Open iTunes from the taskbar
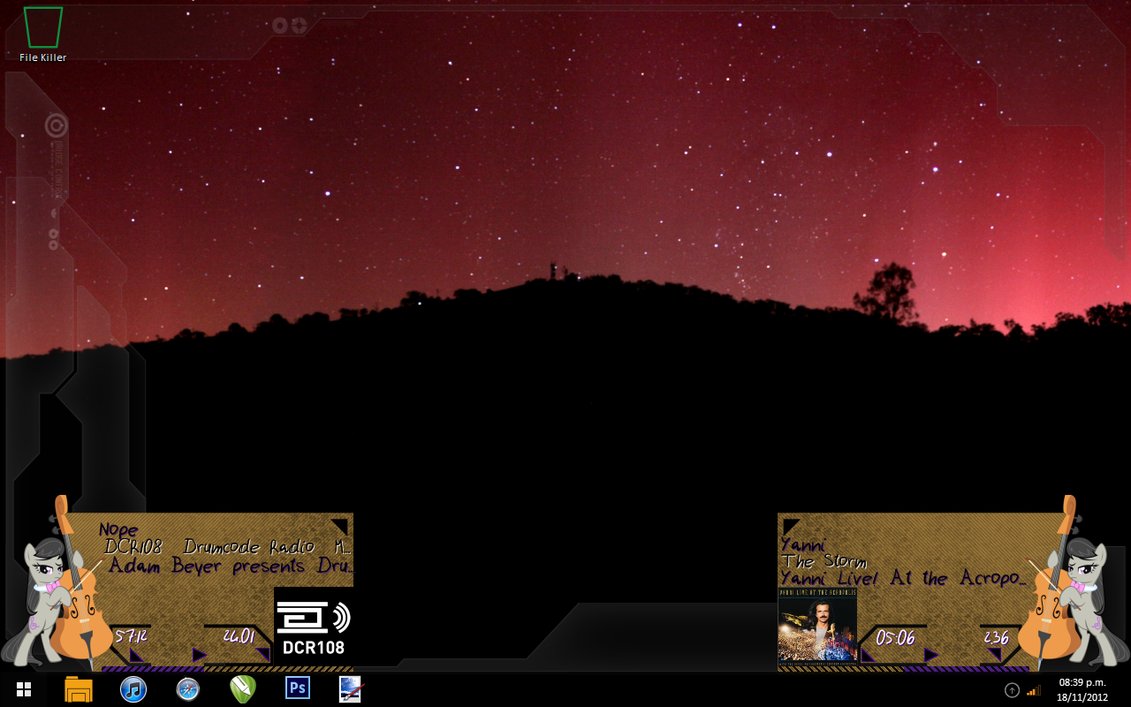Screen dimensions: 1131x707 click(133, 689)
